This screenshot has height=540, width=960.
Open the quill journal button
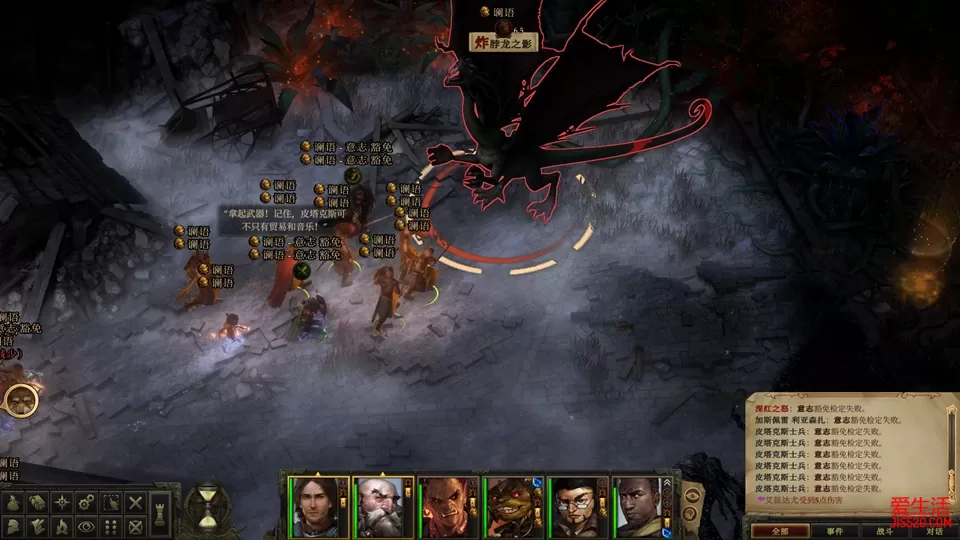[x=37, y=526]
